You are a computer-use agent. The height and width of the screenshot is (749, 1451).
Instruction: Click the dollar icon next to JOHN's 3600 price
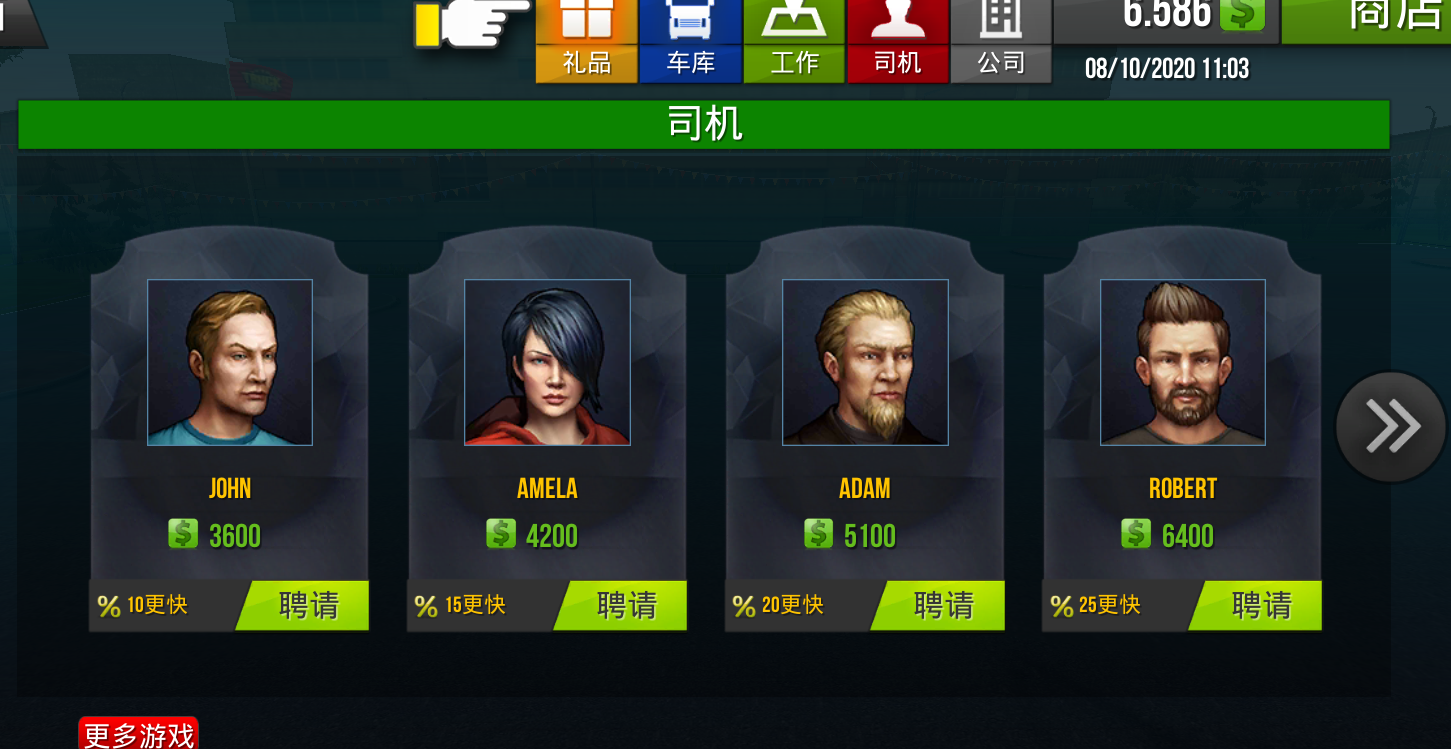184,534
